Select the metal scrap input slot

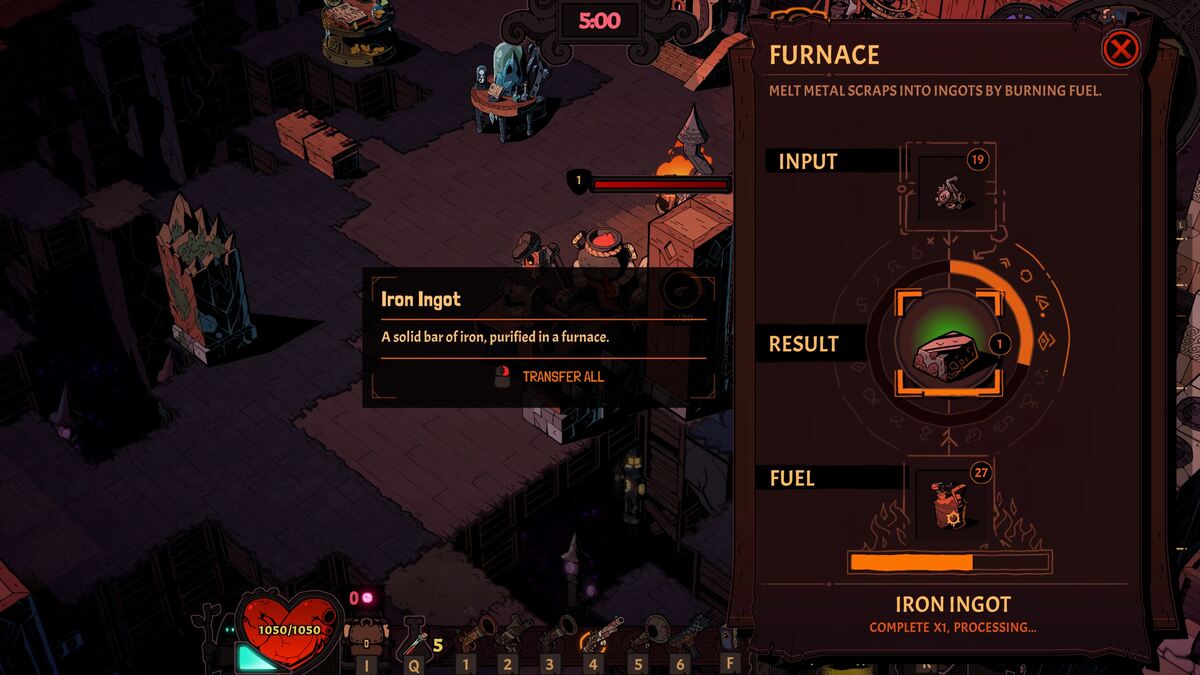[x=948, y=187]
